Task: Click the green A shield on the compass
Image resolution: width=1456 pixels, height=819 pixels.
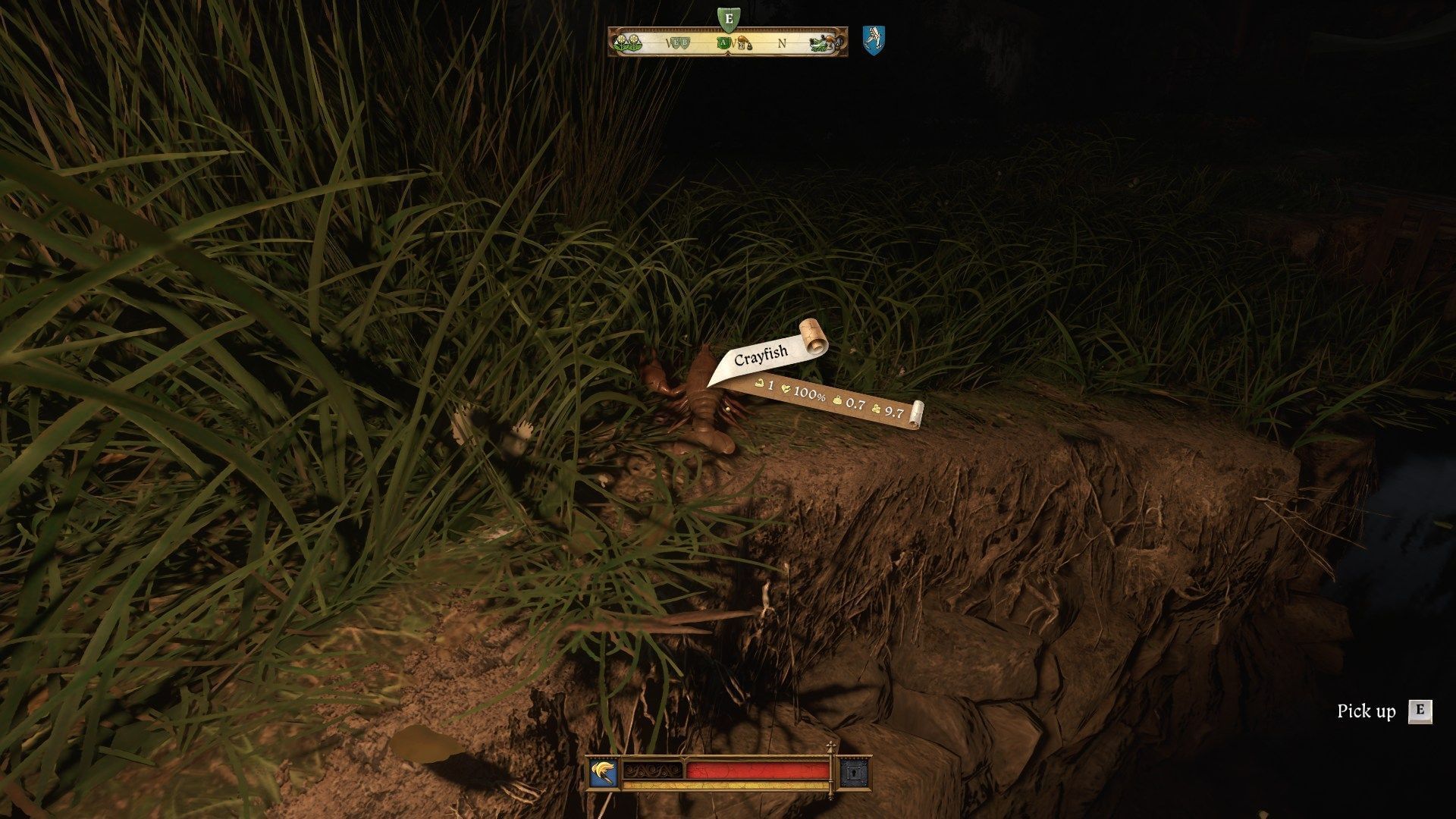Action: [x=724, y=42]
